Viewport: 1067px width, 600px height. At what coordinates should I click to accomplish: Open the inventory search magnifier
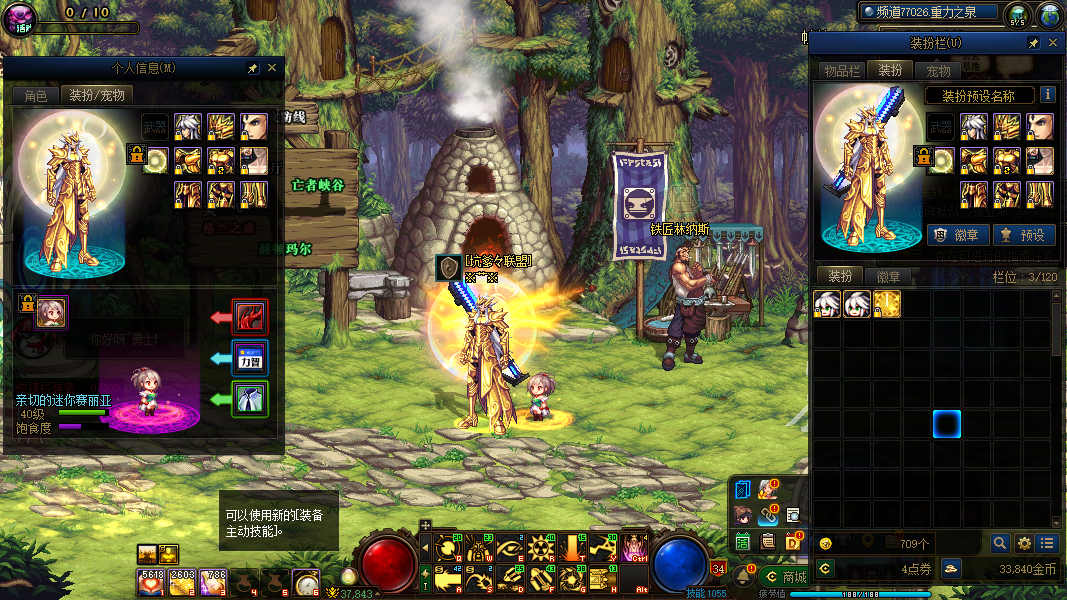[x=1000, y=543]
